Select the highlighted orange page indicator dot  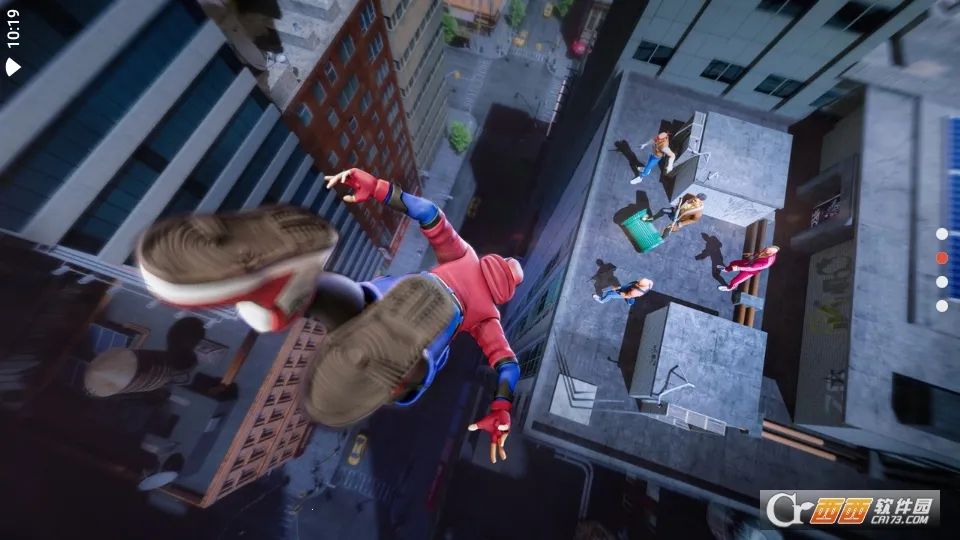[x=941, y=257]
